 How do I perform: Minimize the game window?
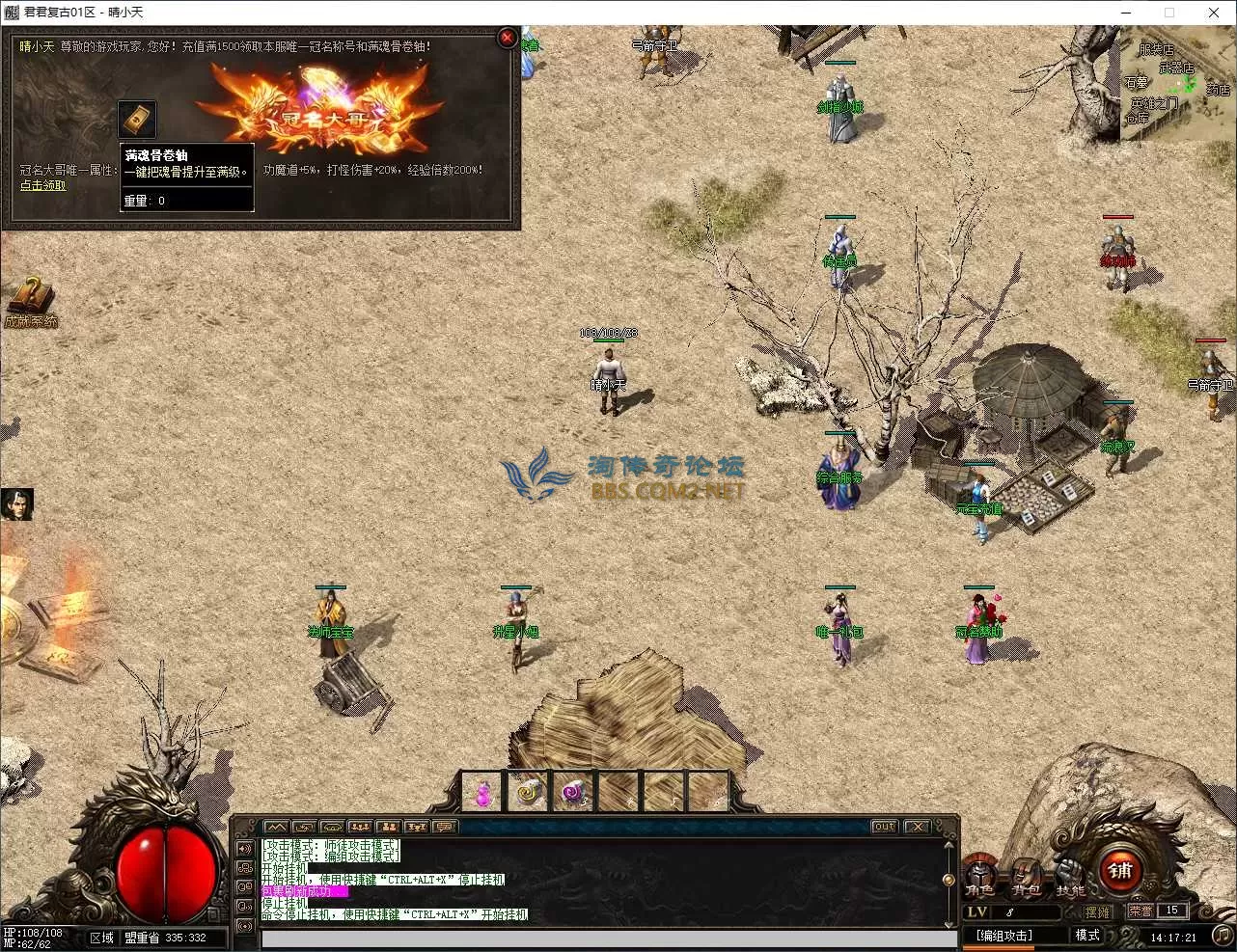1126,13
